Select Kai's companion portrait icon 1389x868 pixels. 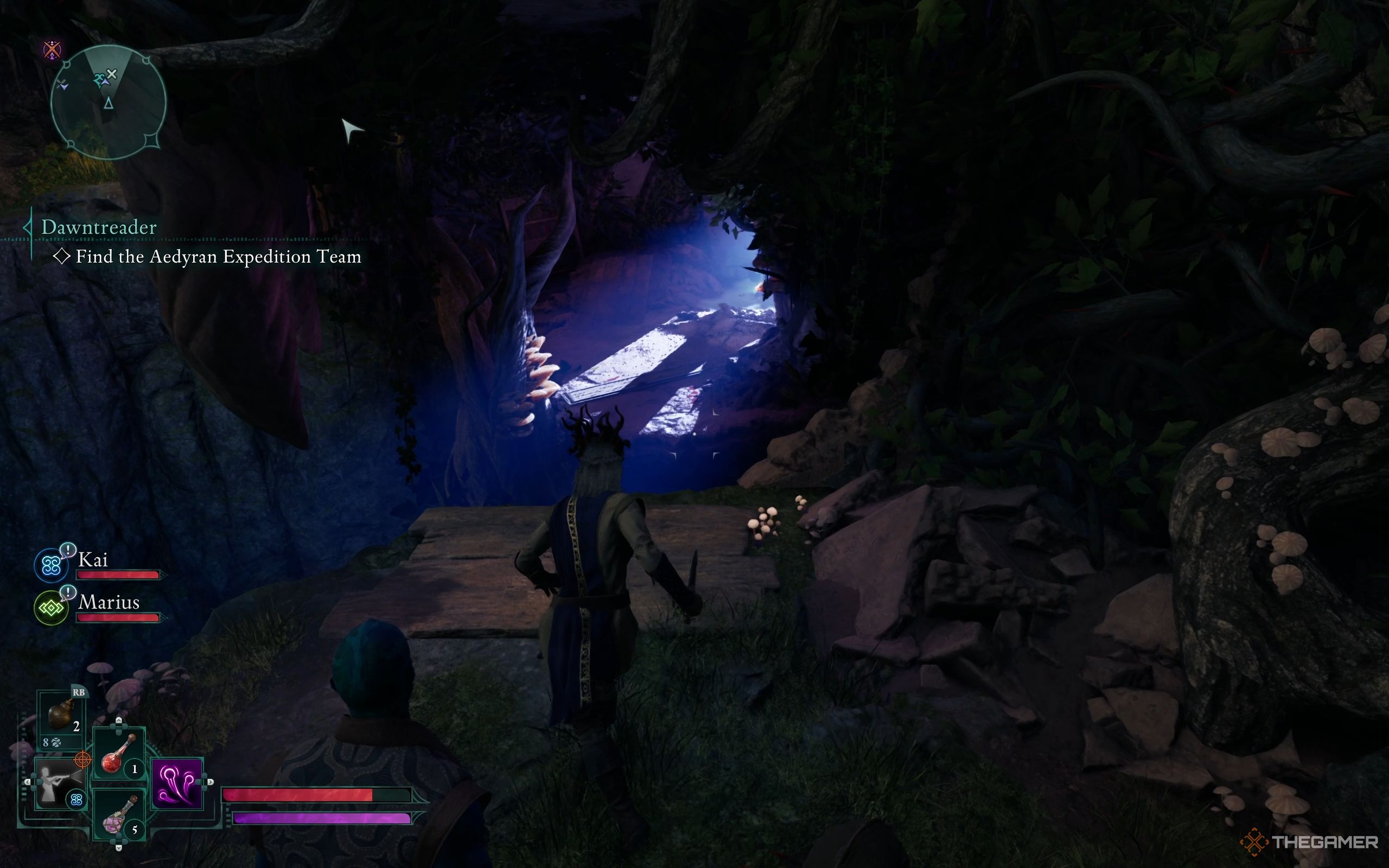[x=51, y=565]
